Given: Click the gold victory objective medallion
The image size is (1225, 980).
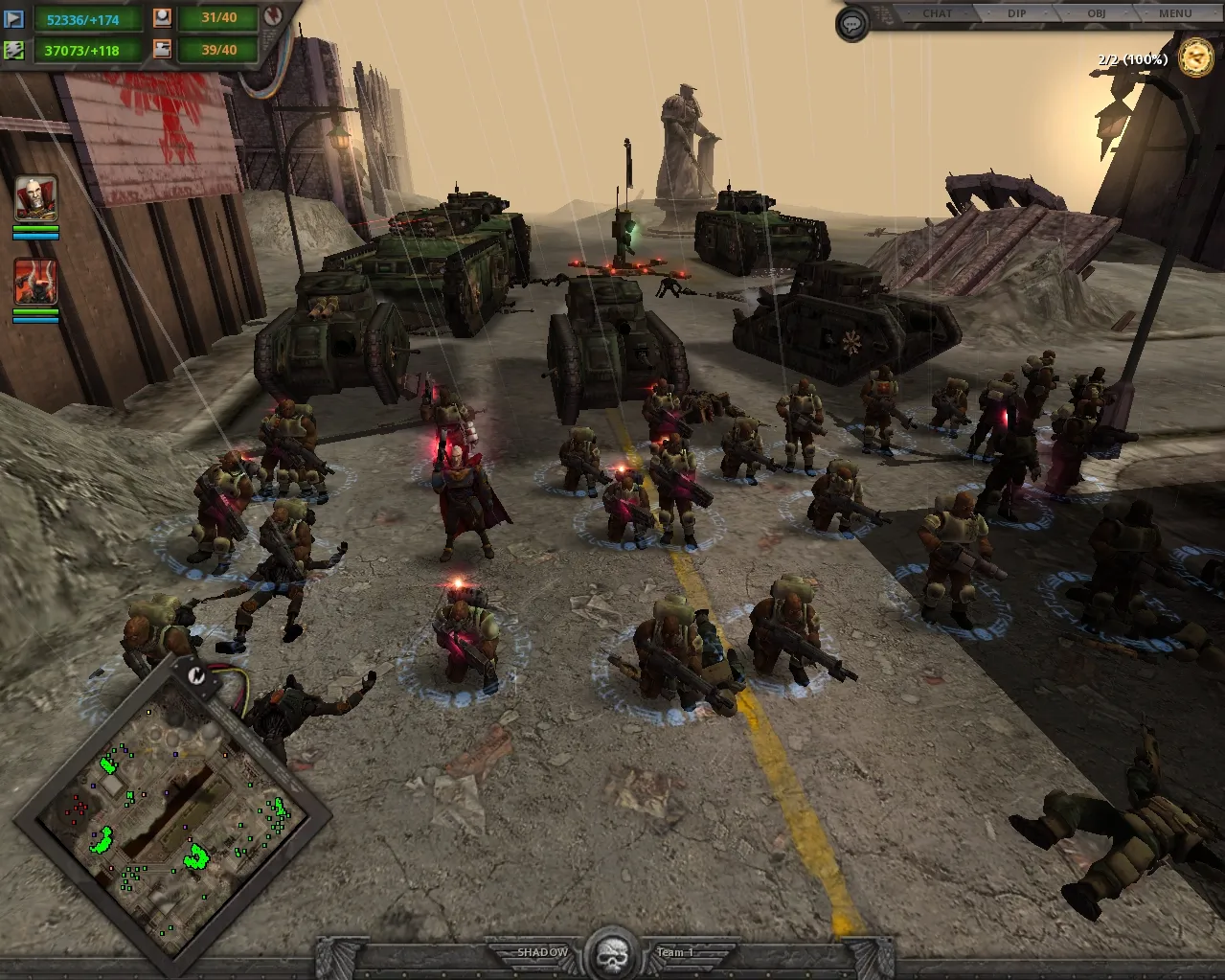Looking at the screenshot, I should [1195, 57].
